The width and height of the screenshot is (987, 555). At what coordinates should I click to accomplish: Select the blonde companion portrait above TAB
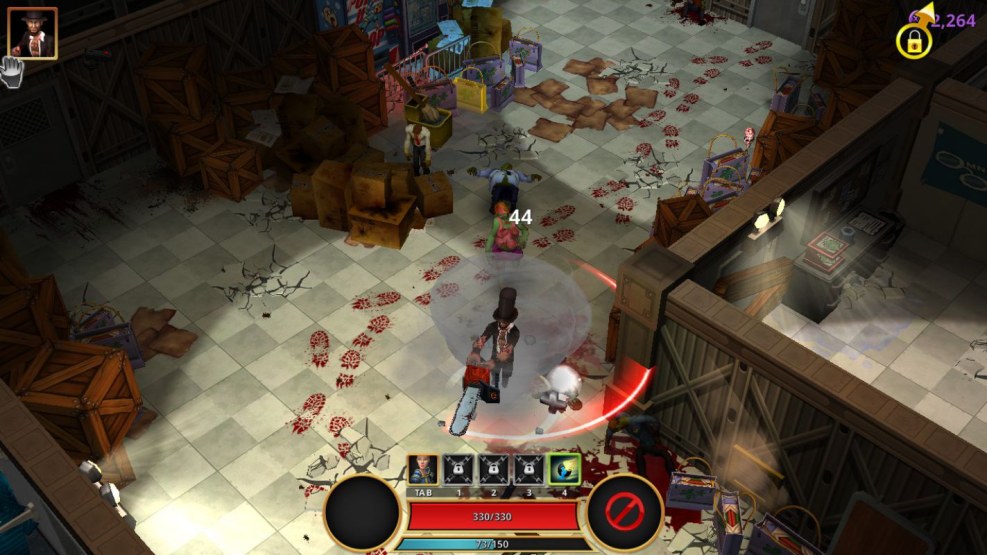[423, 470]
